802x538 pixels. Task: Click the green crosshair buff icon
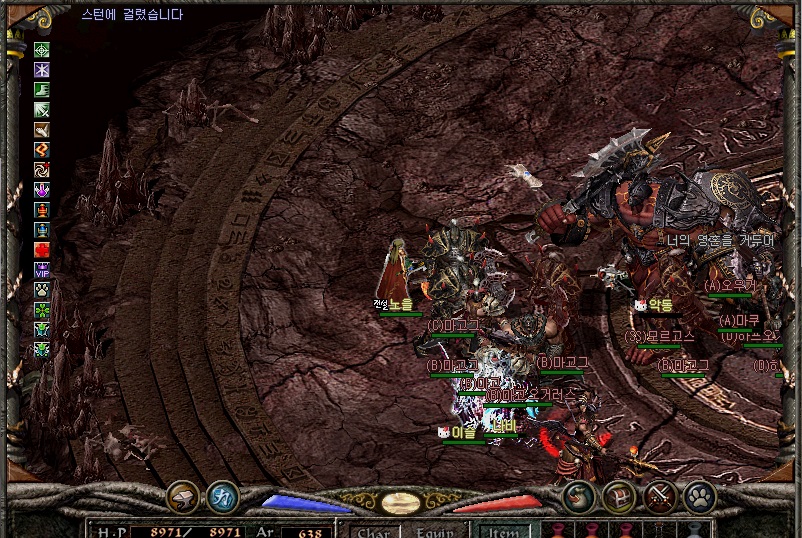(42, 50)
